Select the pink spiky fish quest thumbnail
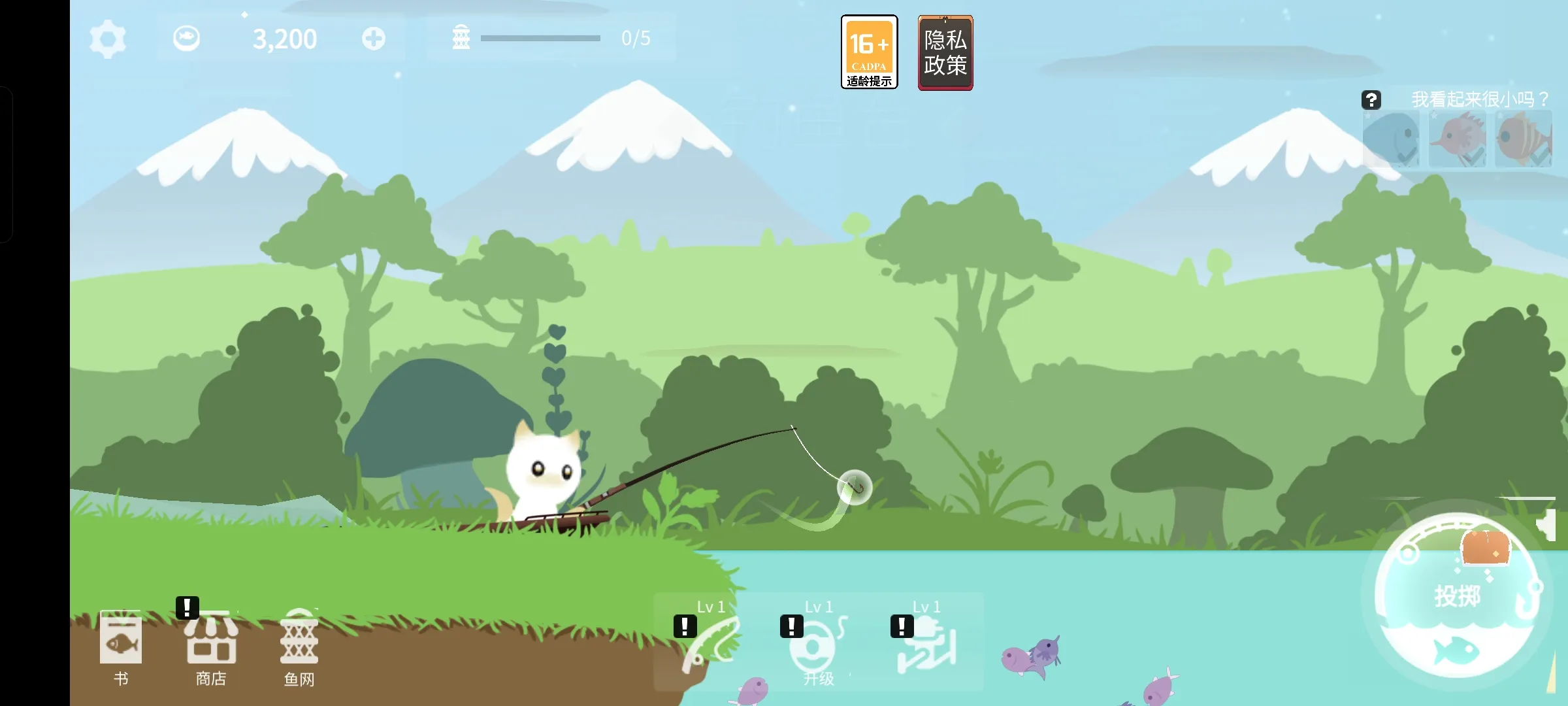 (1458, 139)
